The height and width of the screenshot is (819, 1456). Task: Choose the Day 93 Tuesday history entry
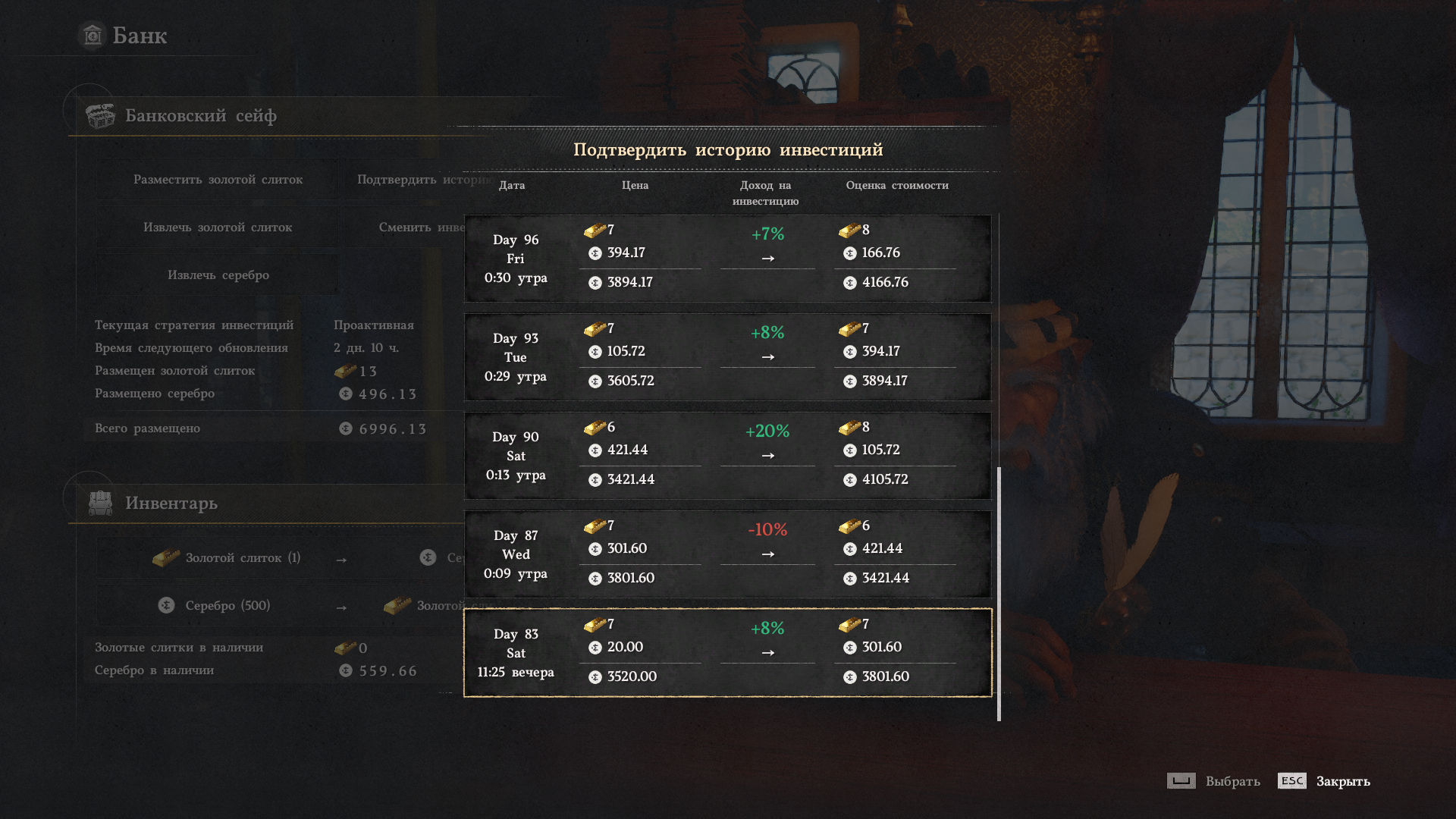click(727, 357)
